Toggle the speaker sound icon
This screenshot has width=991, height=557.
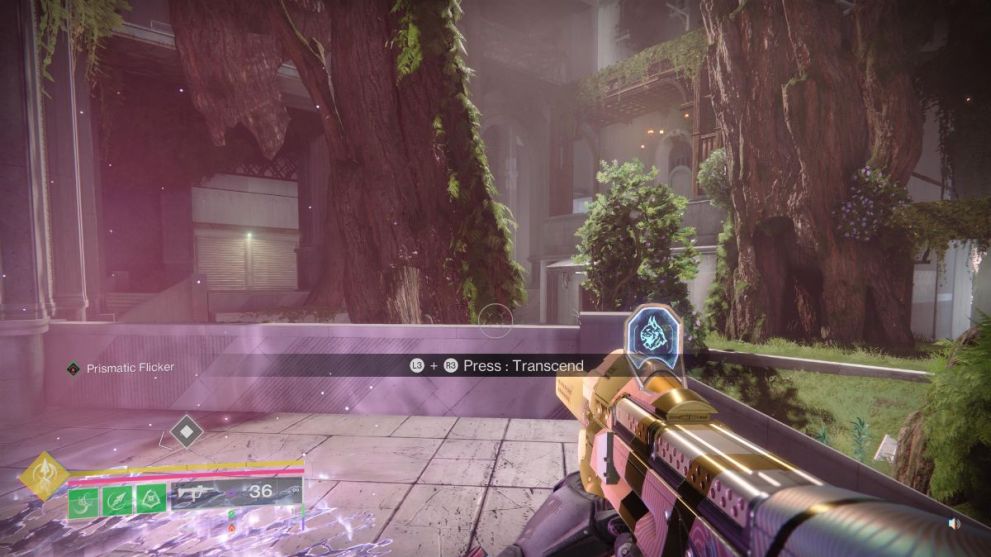click(x=954, y=524)
